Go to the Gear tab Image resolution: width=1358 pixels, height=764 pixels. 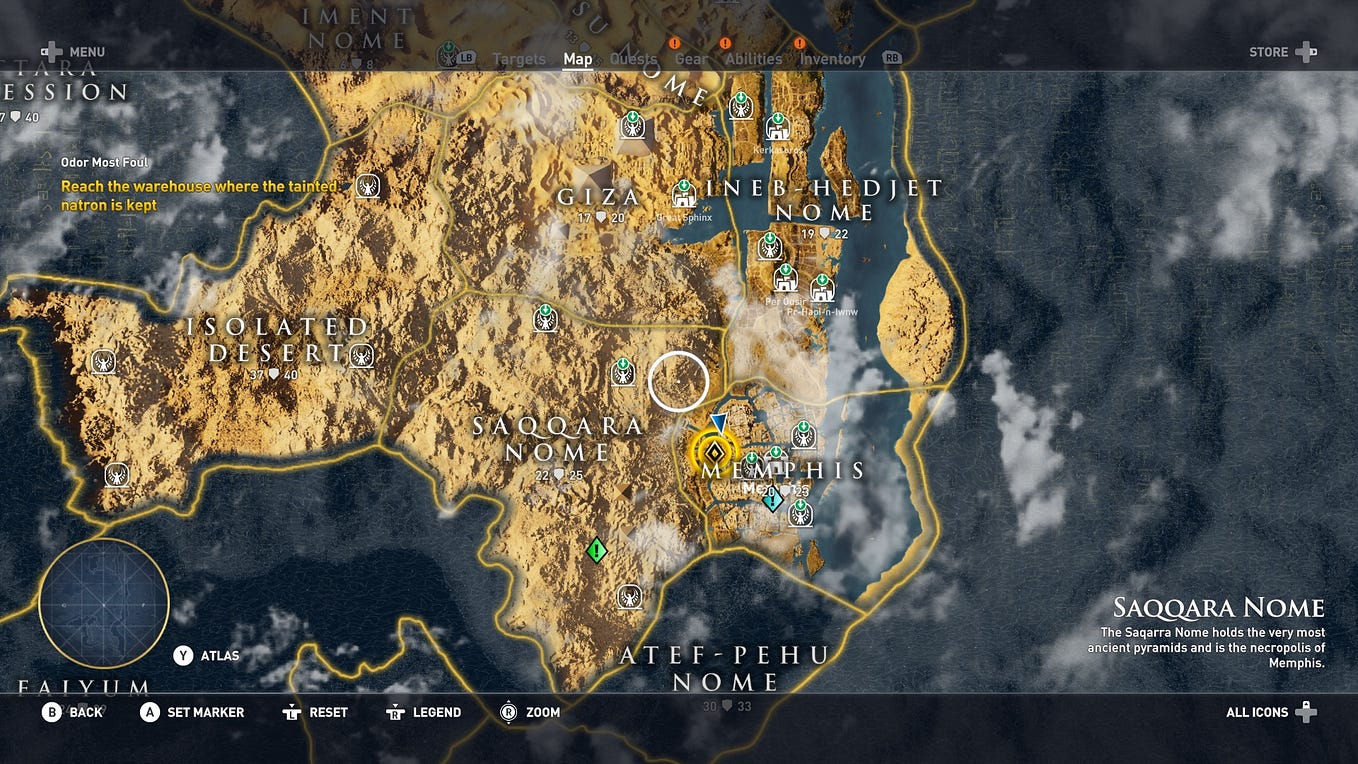point(691,59)
